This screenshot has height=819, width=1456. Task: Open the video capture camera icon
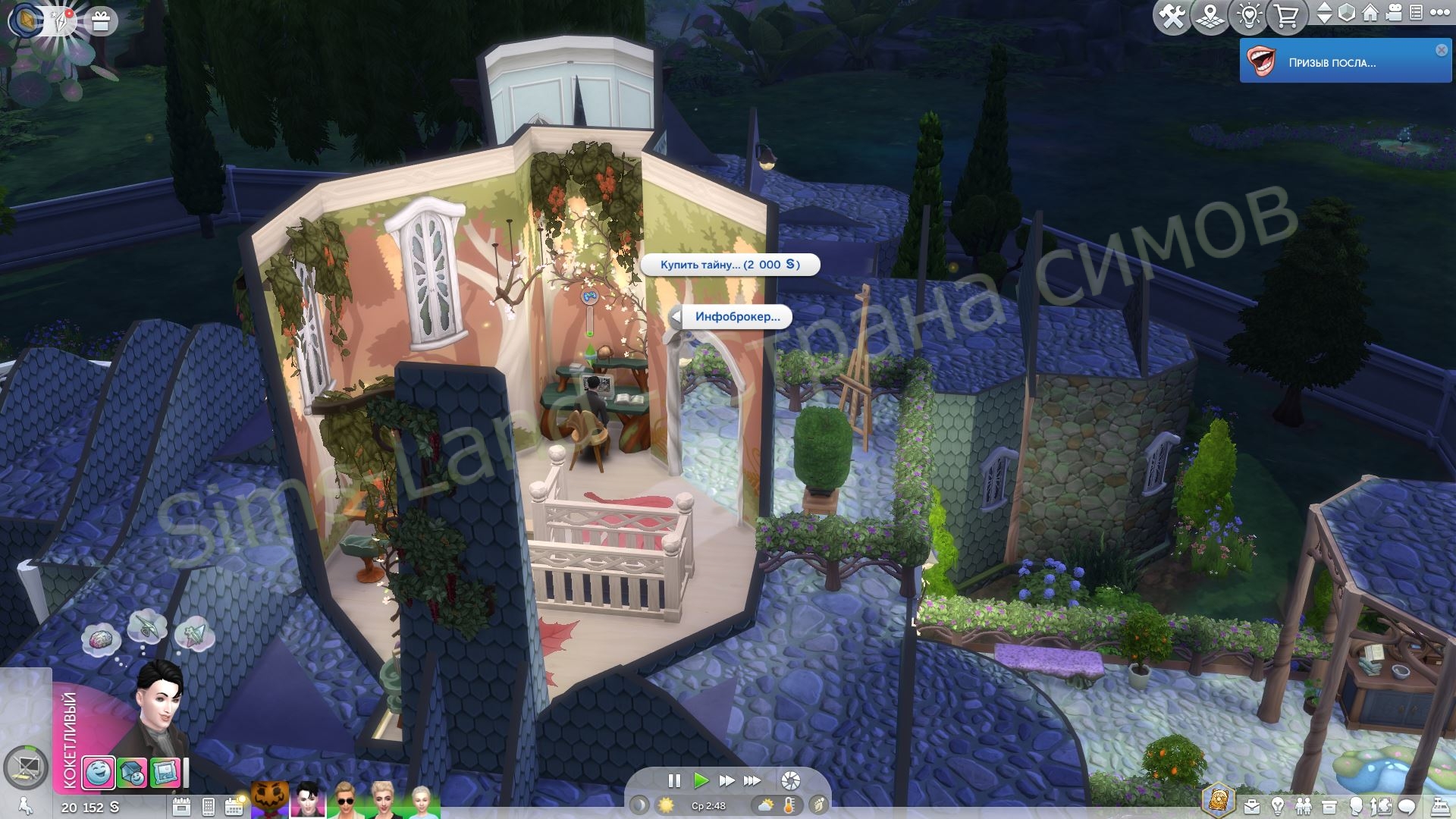tap(1393, 13)
